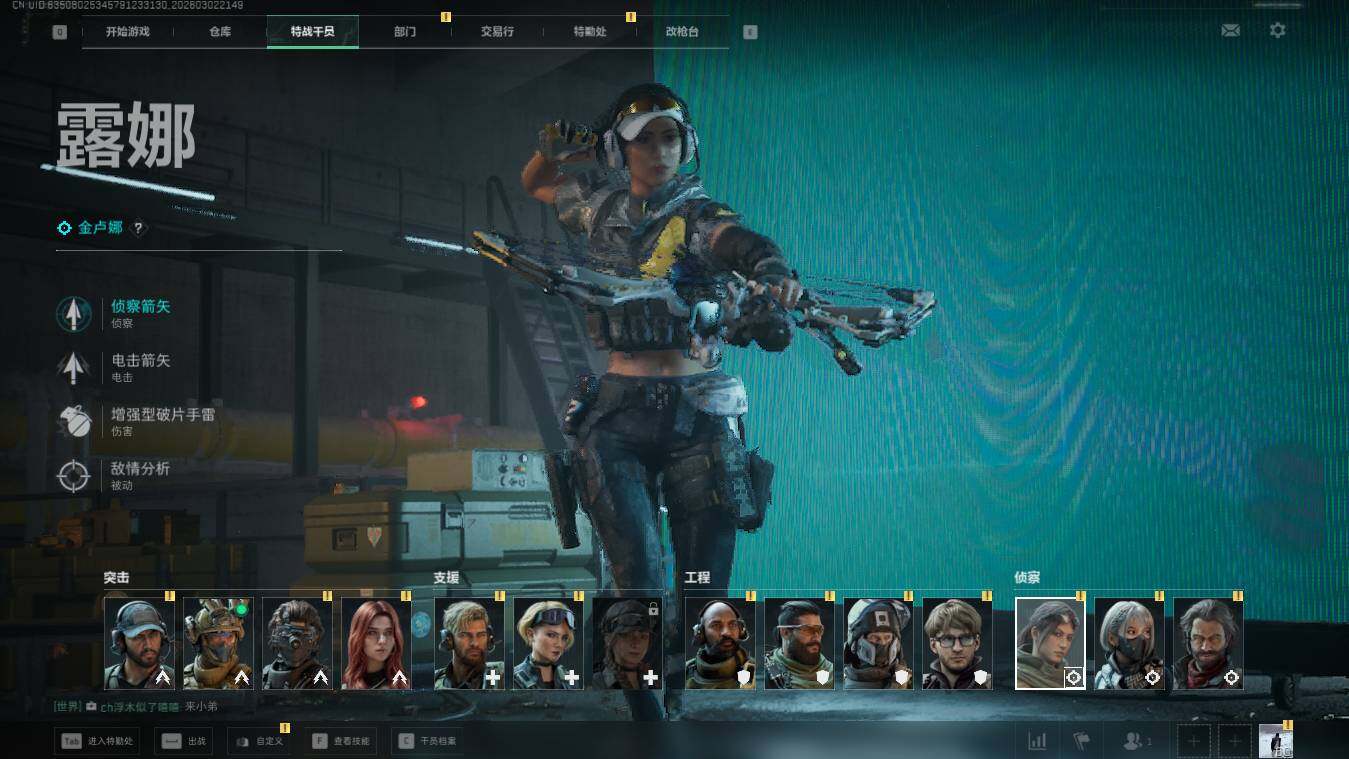
Task: Go to the 部门 tab
Action: click(x=405, y=31)
